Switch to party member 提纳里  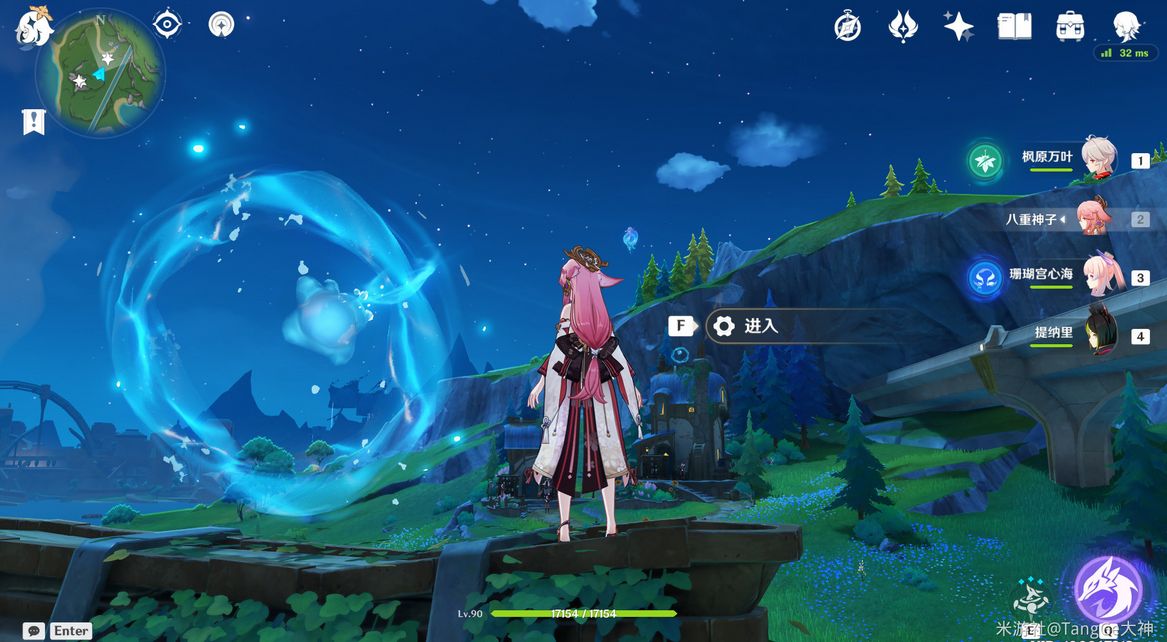(x=1061, y=336)
